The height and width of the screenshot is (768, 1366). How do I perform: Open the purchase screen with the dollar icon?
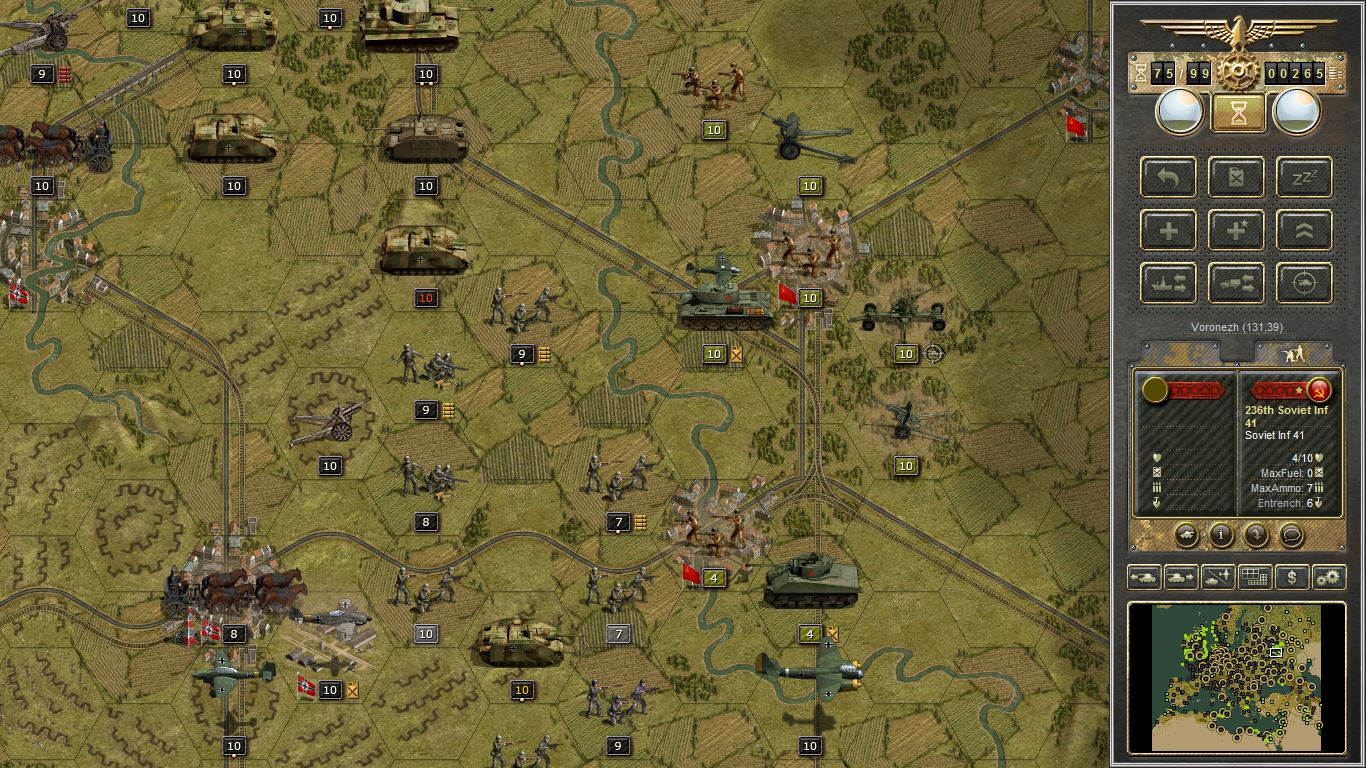click(1292, 577)
